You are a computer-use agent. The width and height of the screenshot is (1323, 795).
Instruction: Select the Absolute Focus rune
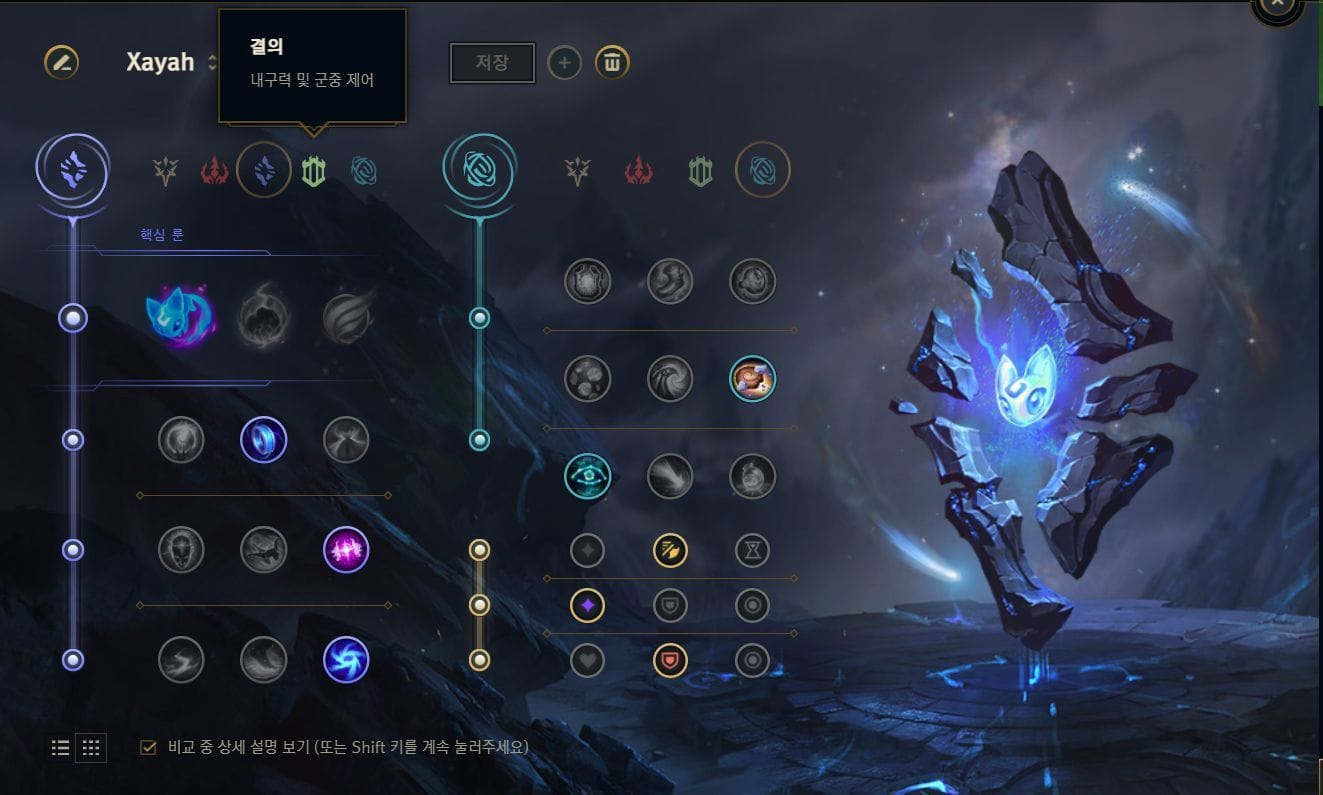tap(347, 550)
